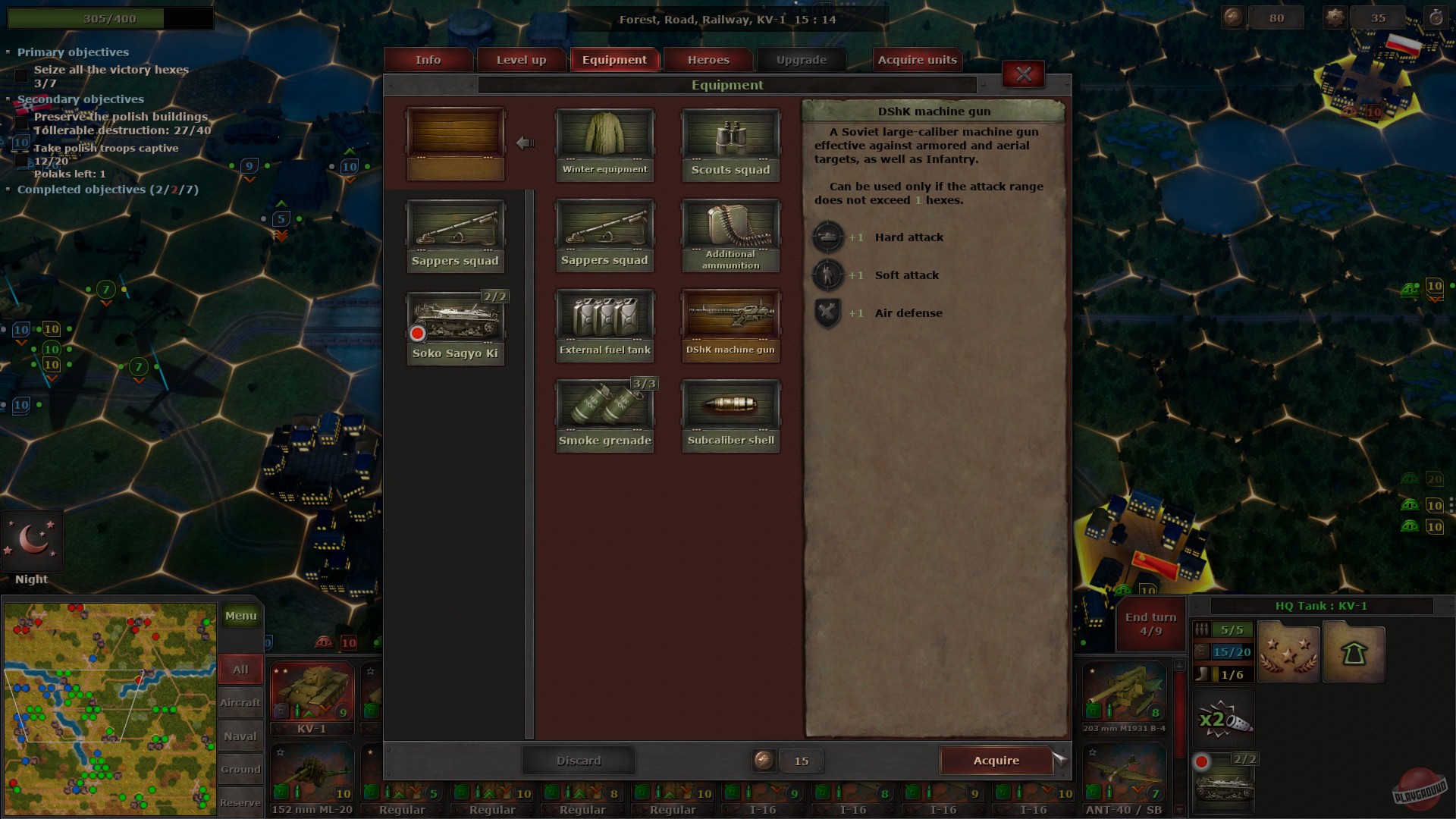Select the Additional ammunition item
This screenshot has width=1456, height=819.
[730, 233]
